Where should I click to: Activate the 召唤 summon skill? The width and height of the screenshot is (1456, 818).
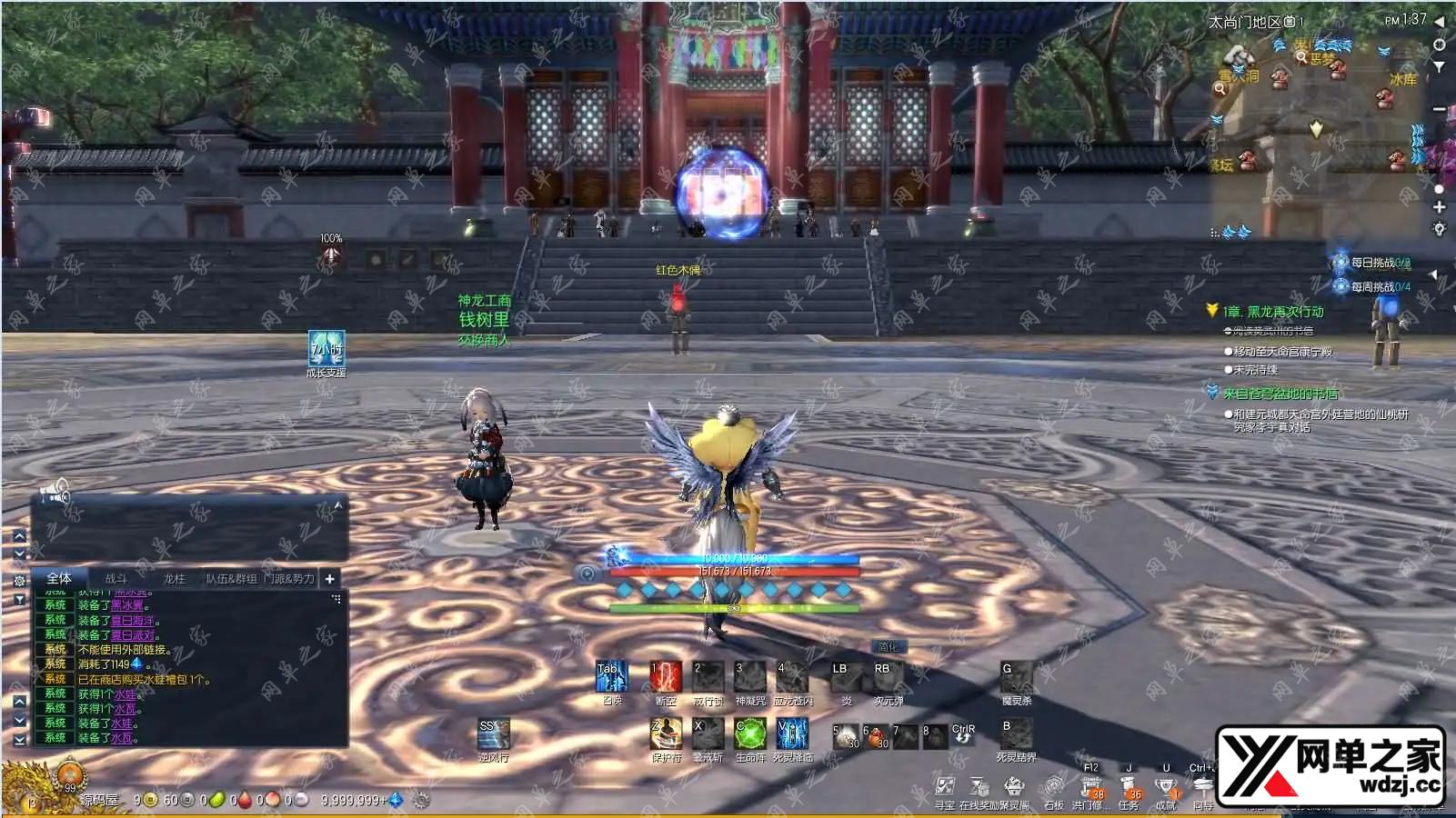point(611,677)
